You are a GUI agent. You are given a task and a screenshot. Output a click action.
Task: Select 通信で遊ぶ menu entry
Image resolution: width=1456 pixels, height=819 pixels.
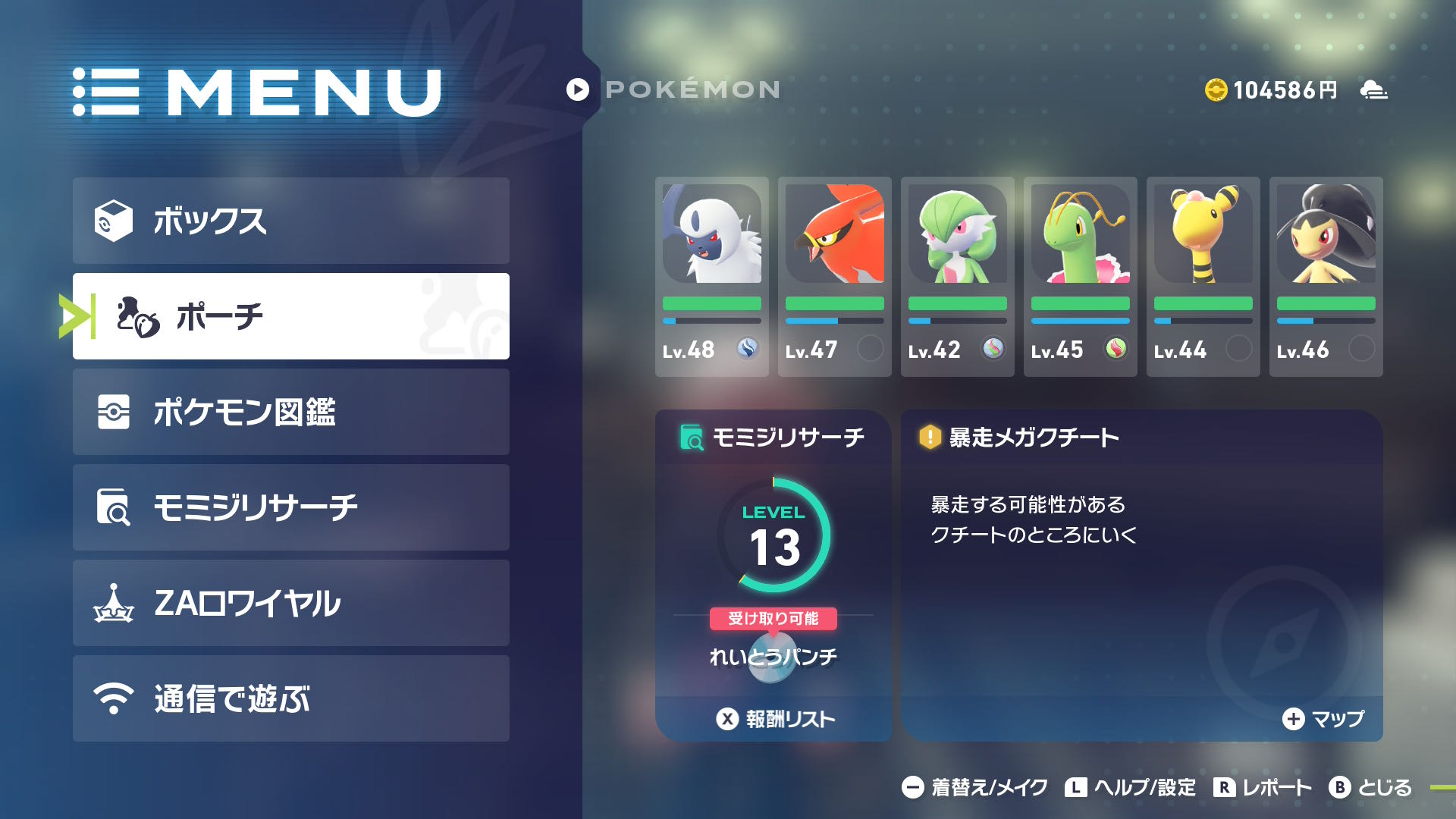click(x=291, y=698)
